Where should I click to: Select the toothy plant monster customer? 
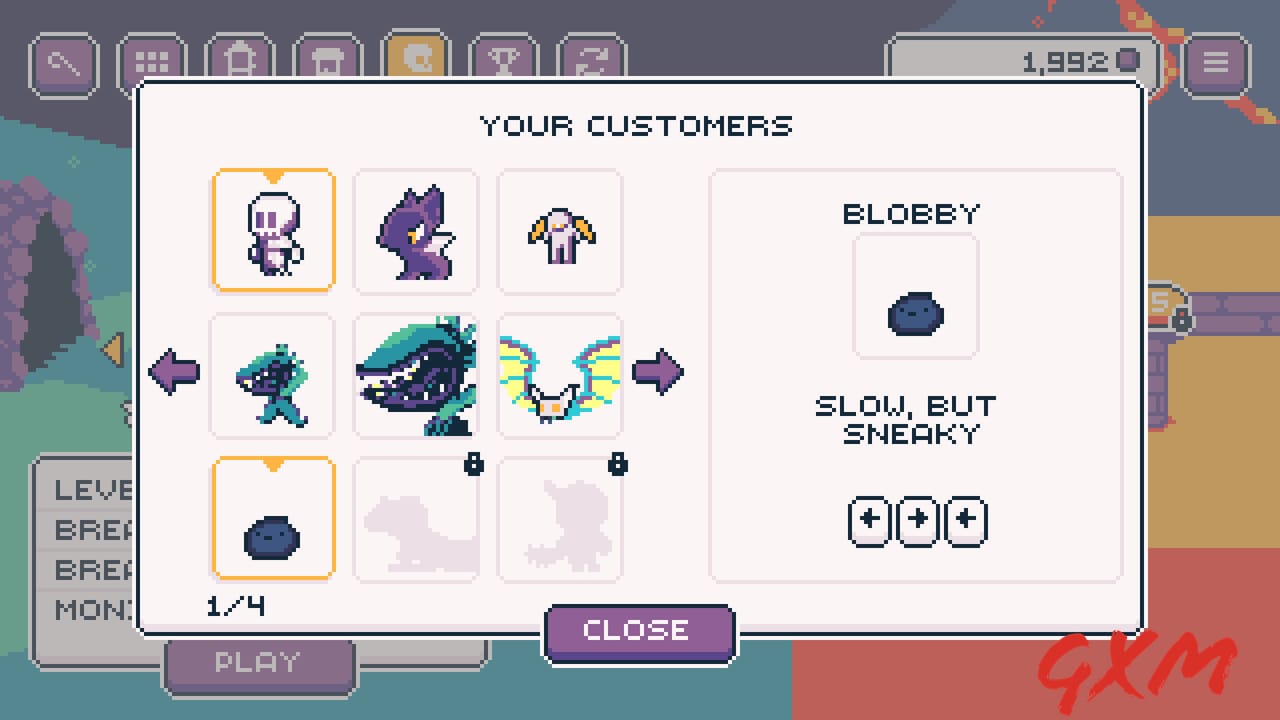point(416,375)
